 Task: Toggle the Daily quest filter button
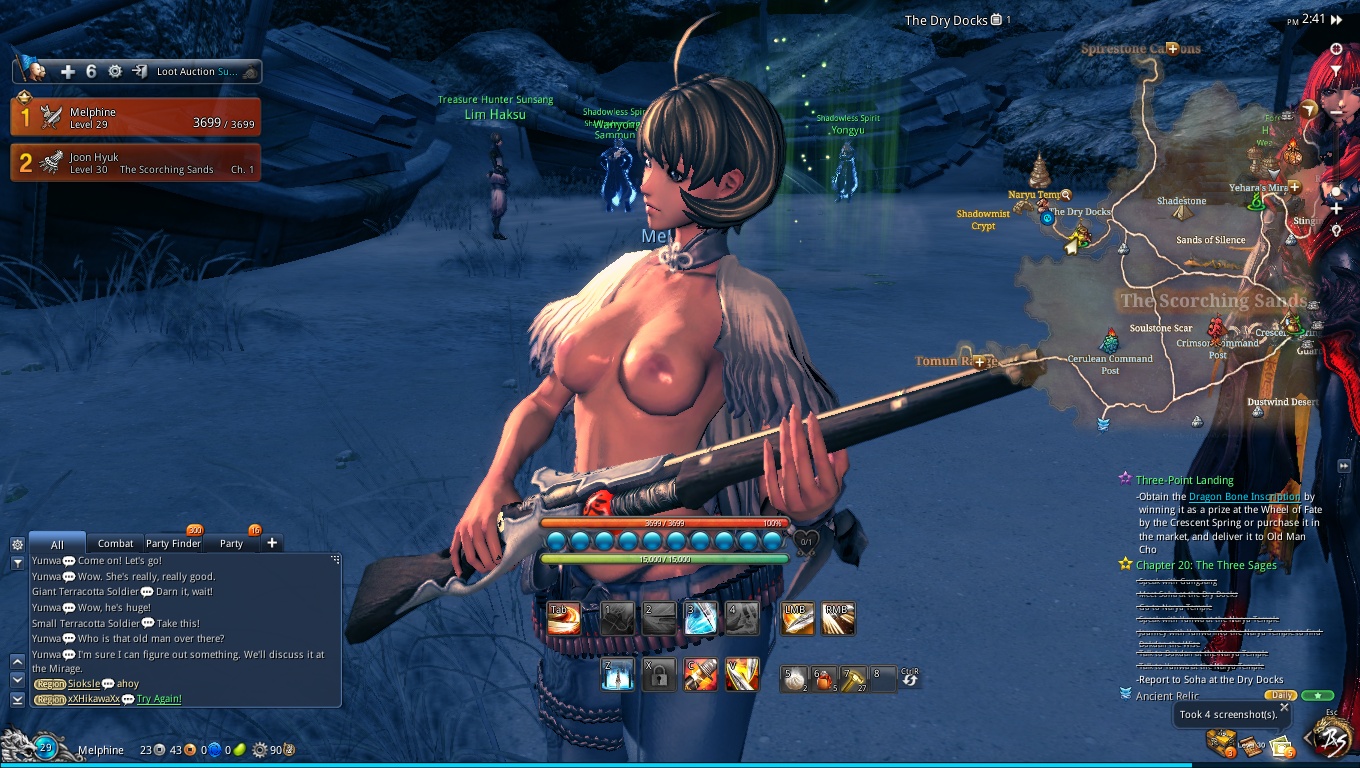point(1279,695)
